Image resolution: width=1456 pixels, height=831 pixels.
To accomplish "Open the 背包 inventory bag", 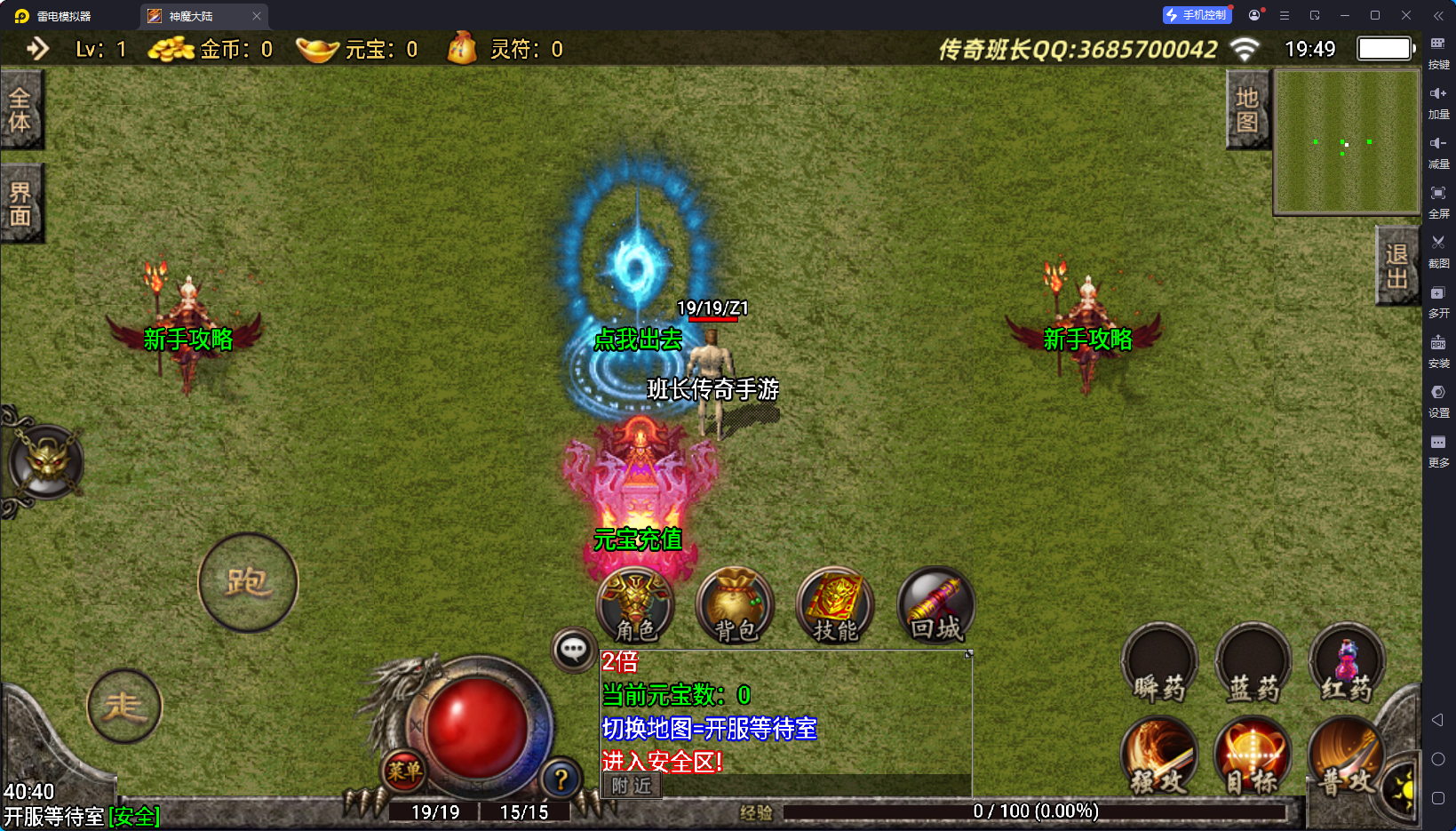I will coord(735,605).
